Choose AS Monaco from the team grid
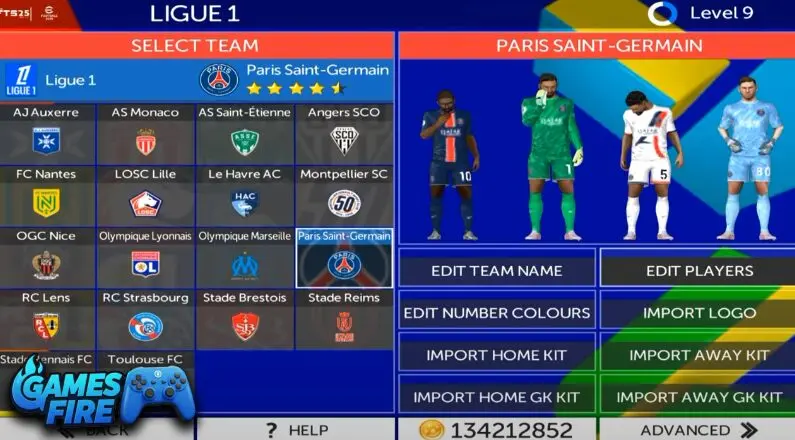Image resolution: width=795 pixels, height=440 pixels. pyautogui.click(x=146, y=134)
